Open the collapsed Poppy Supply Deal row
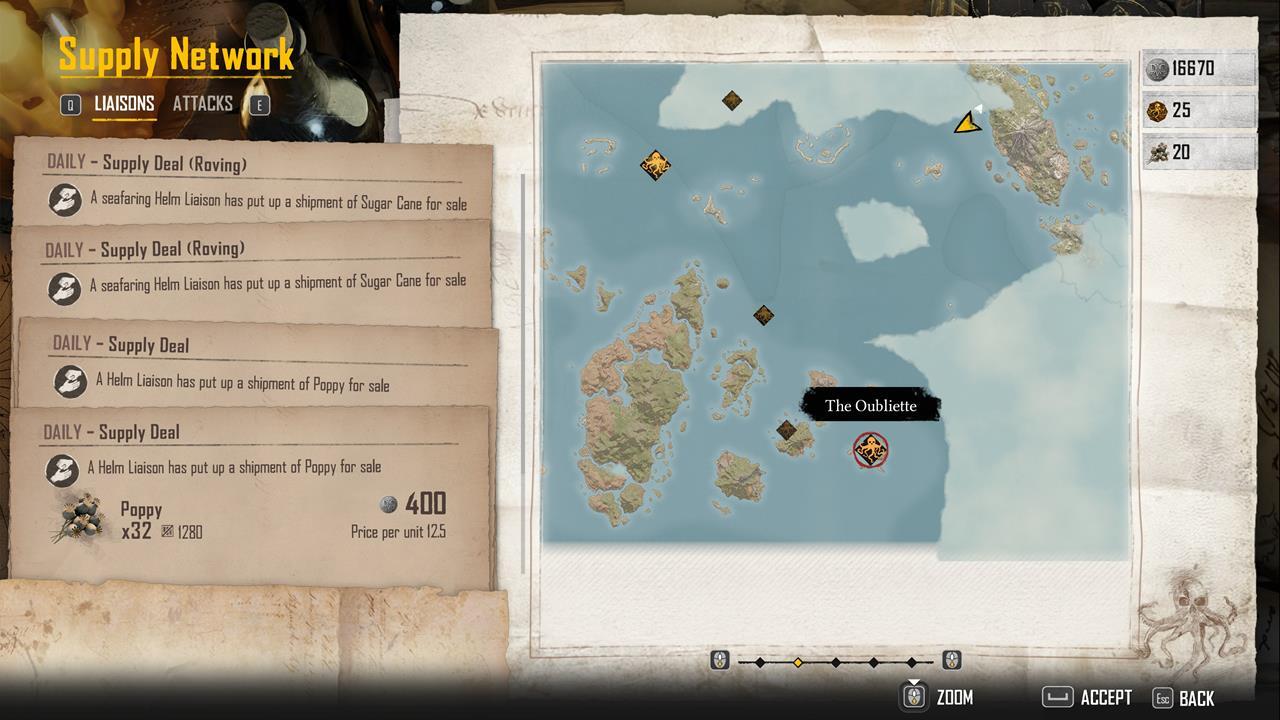This screenshot has width=1280, height=720. click(x=258, y=365)
